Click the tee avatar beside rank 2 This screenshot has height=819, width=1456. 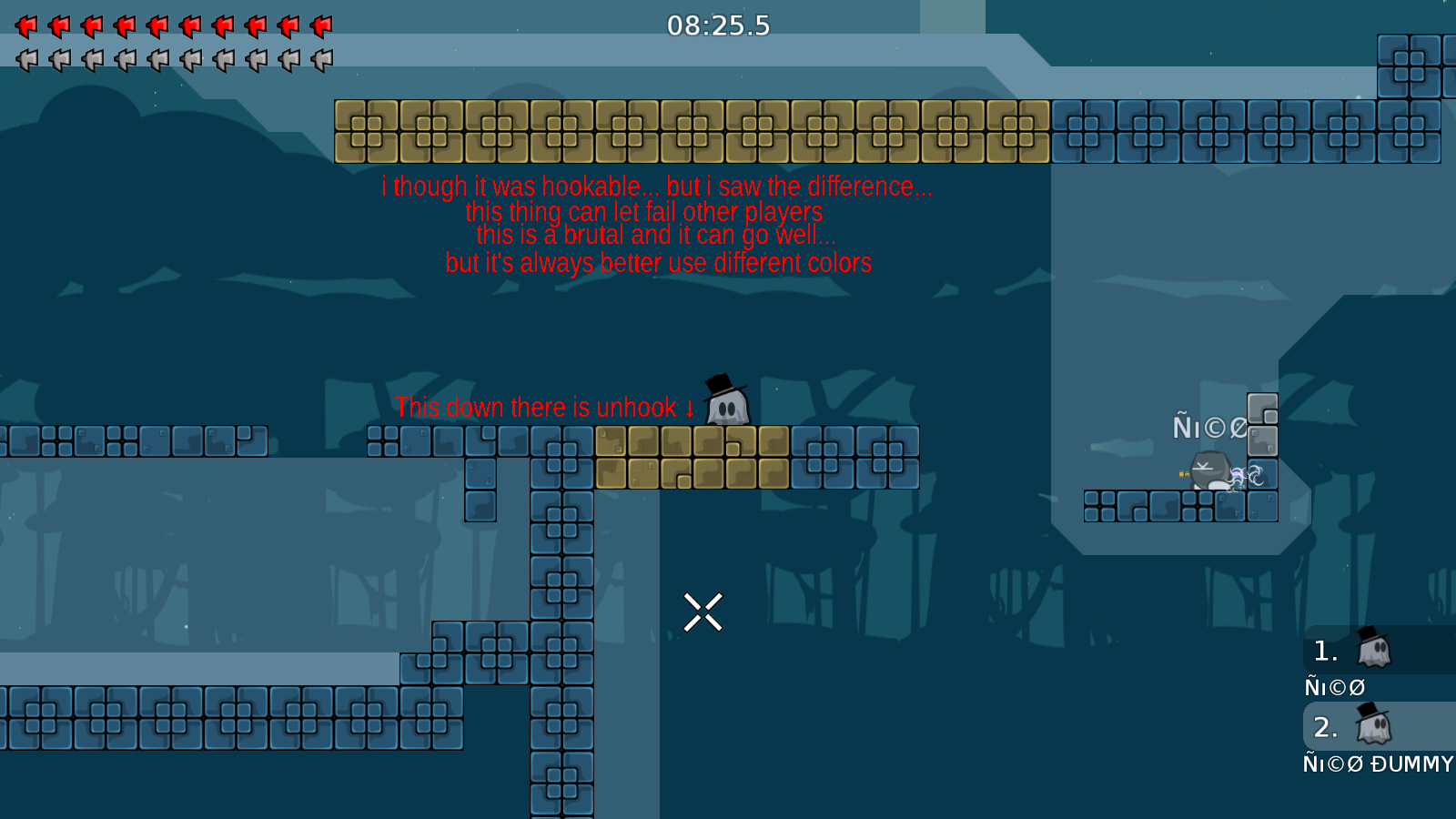click(x=1374, y=726)
